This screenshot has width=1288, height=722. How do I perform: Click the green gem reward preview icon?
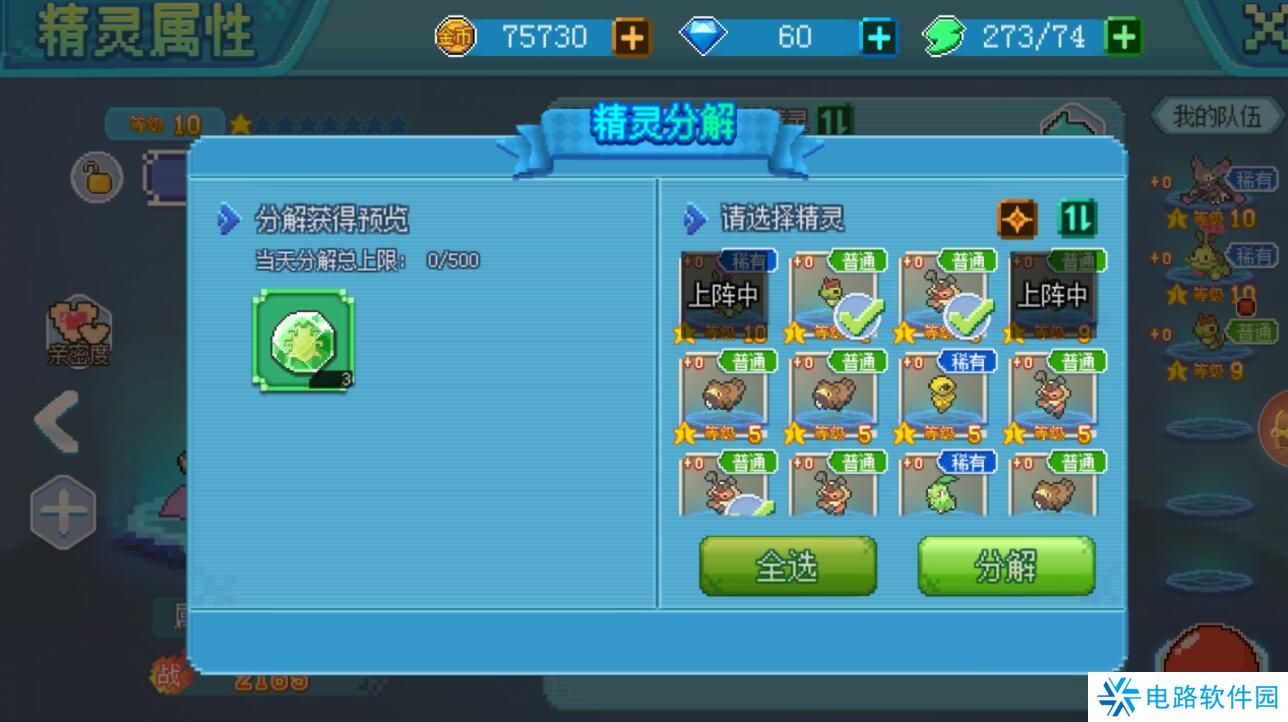(303, 340)
